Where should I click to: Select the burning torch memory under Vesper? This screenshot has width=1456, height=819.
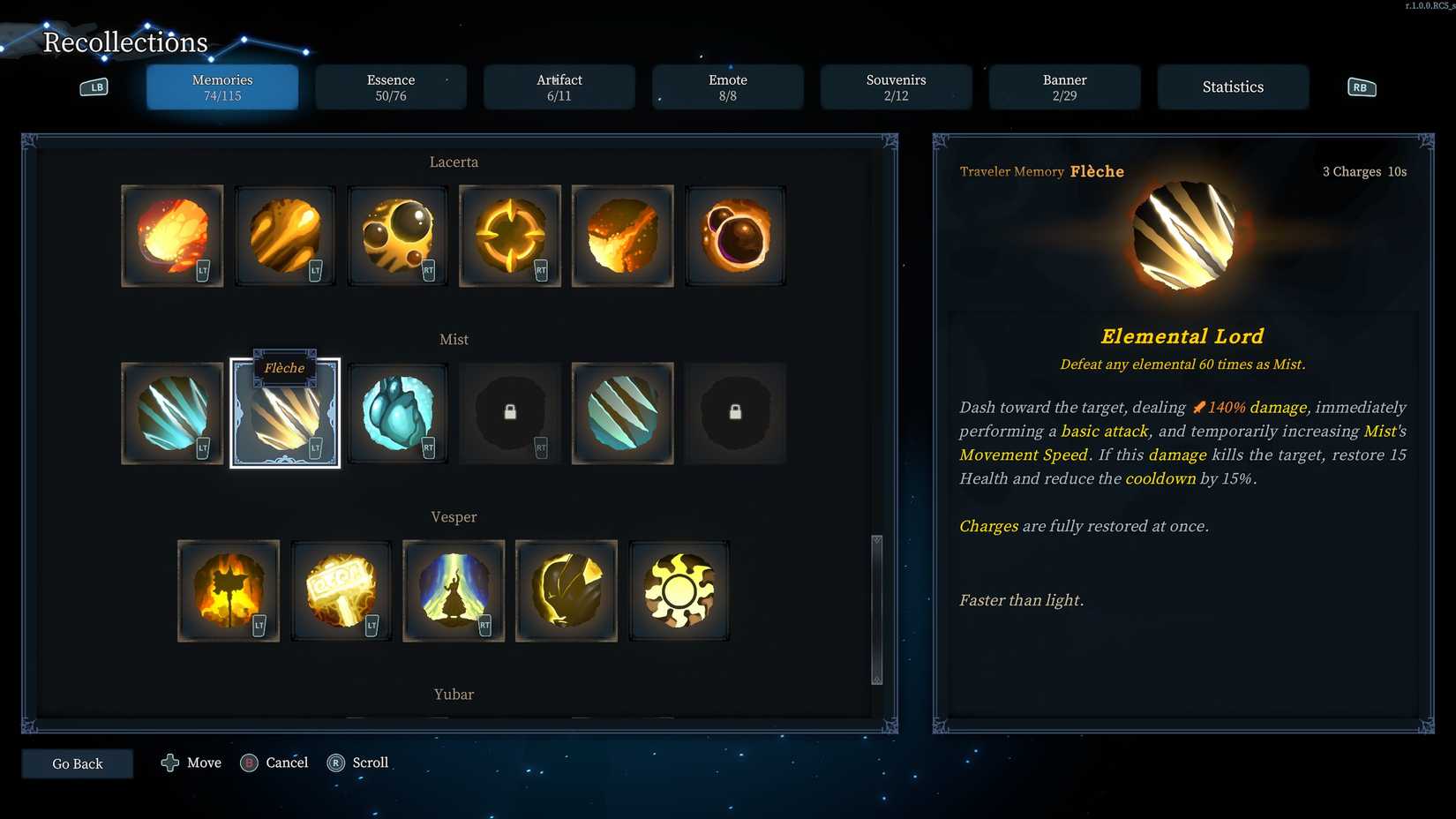coord(229,590)
